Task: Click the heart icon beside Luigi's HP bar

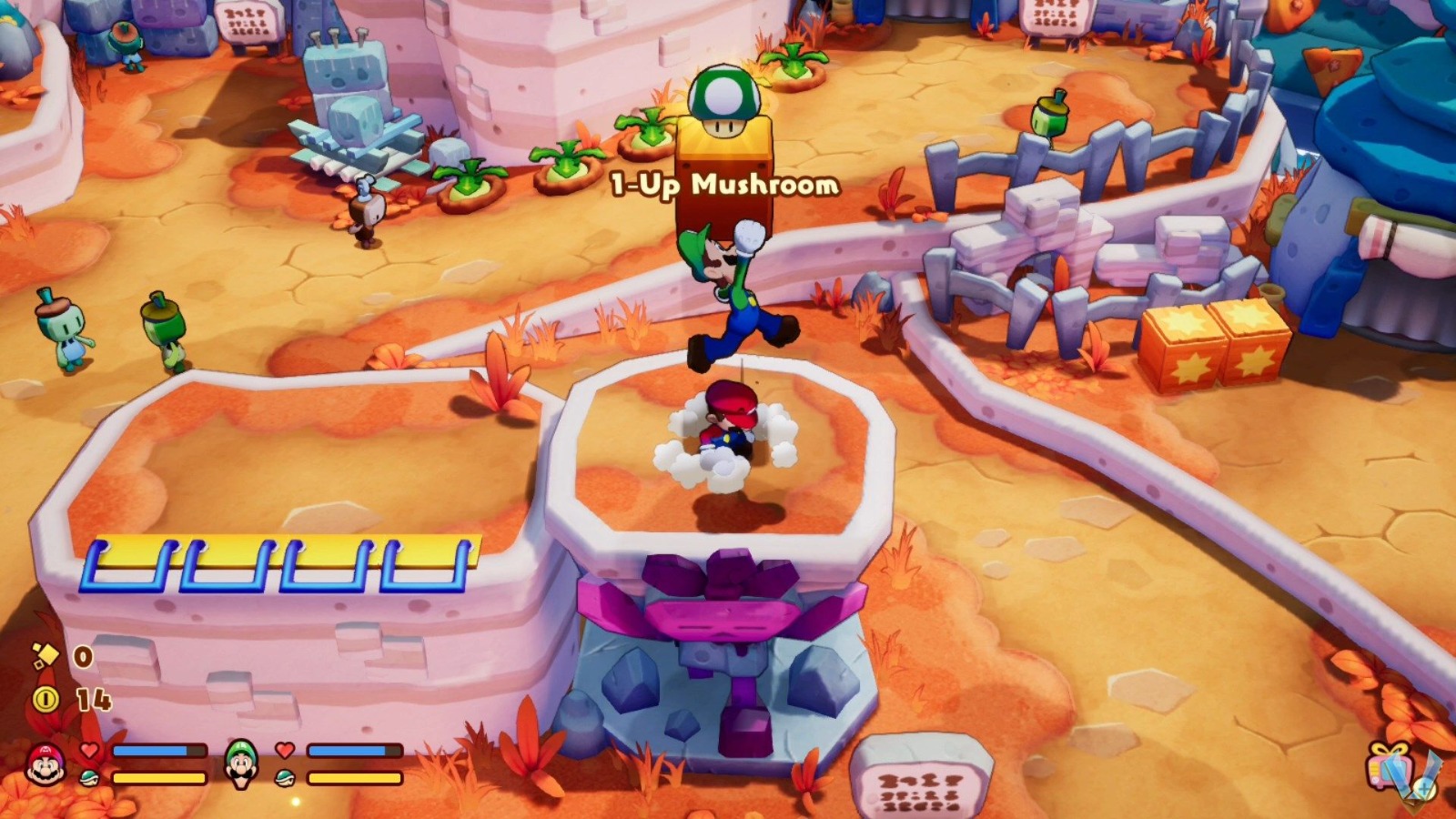Action: click(284, 749)
